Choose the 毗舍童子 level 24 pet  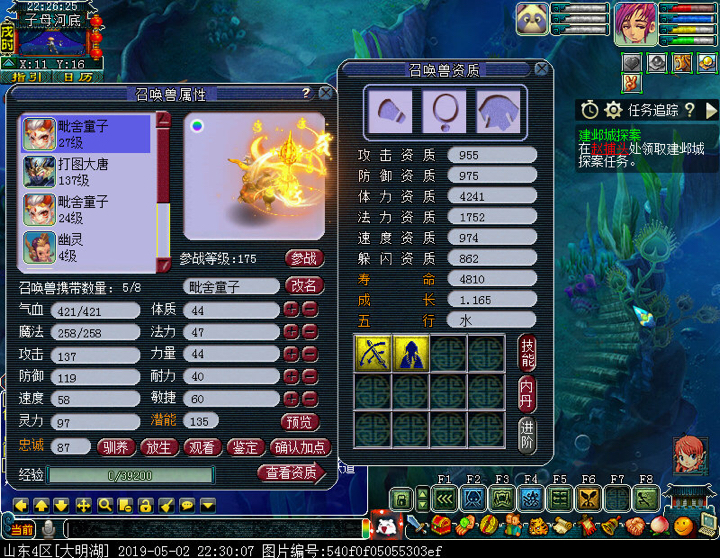pos(84,209)
